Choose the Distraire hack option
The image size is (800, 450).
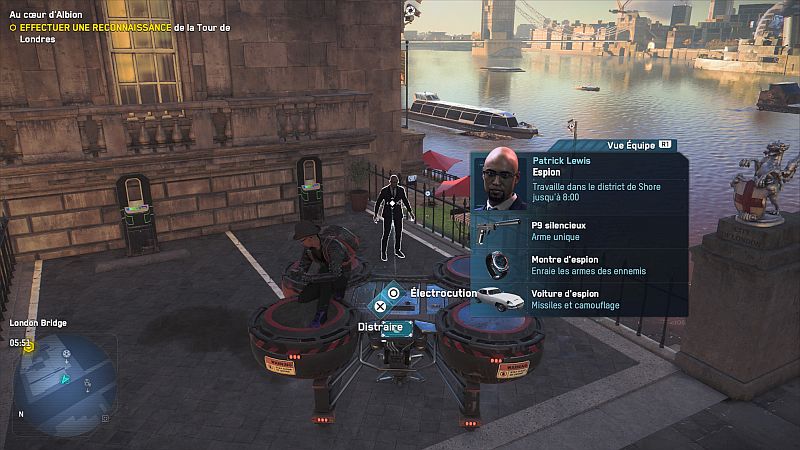click(381, 326)
